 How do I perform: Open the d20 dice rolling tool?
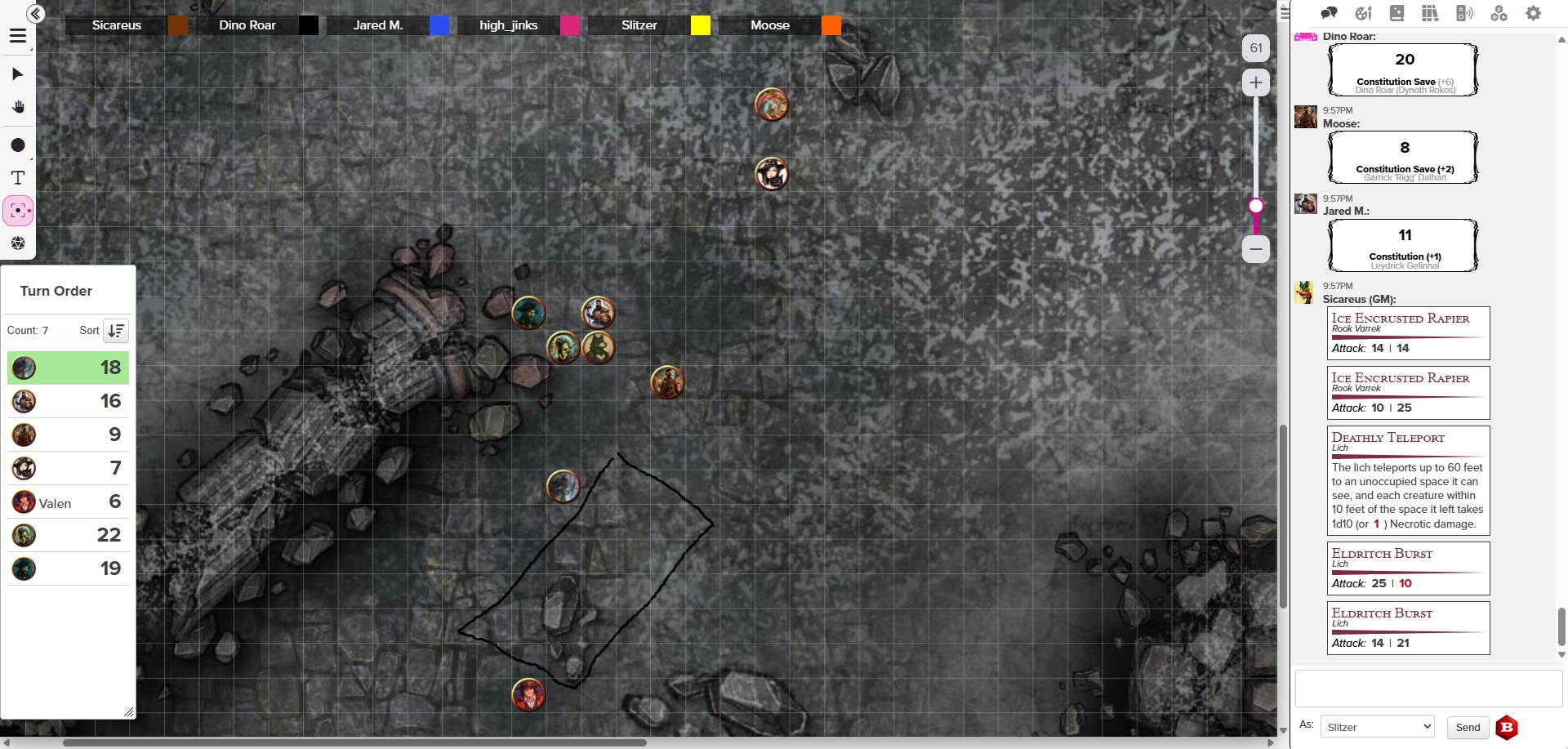(18, 243)
